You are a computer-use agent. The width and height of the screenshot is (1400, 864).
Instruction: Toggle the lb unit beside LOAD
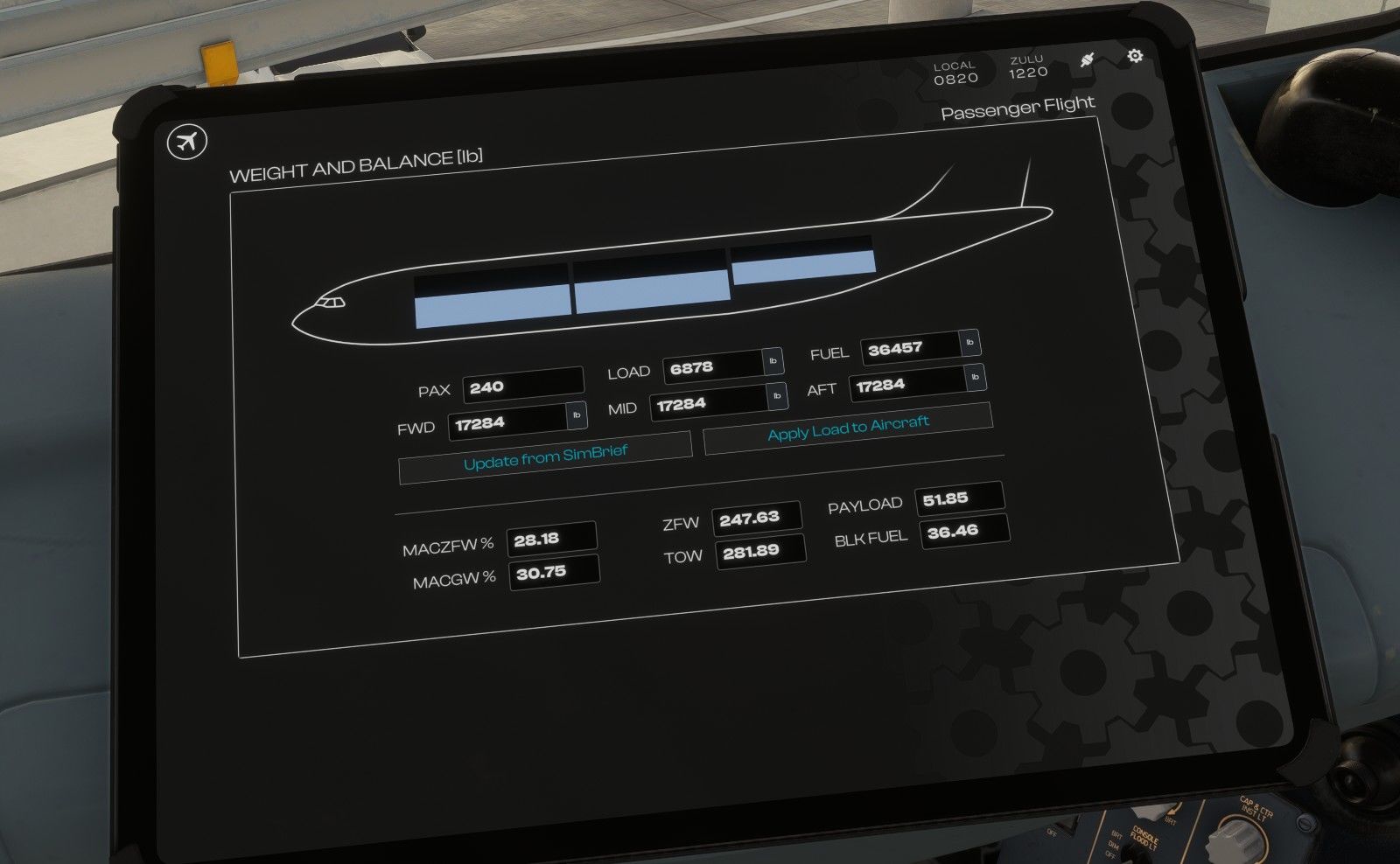coord(773,360)
